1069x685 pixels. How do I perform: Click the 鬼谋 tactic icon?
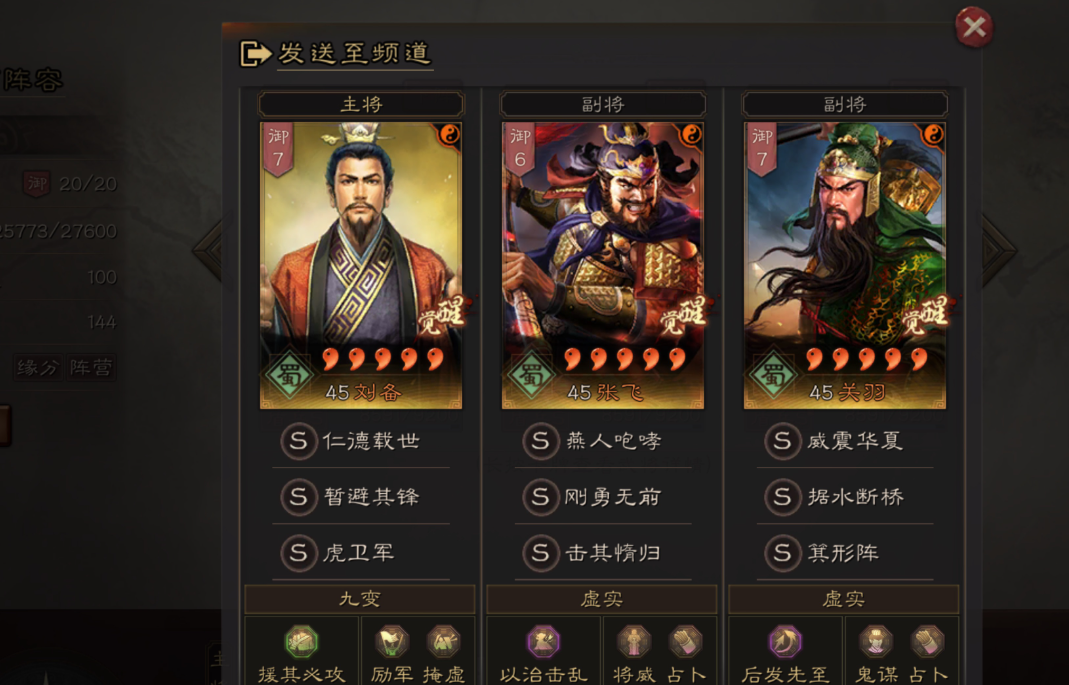pos(876,642)
